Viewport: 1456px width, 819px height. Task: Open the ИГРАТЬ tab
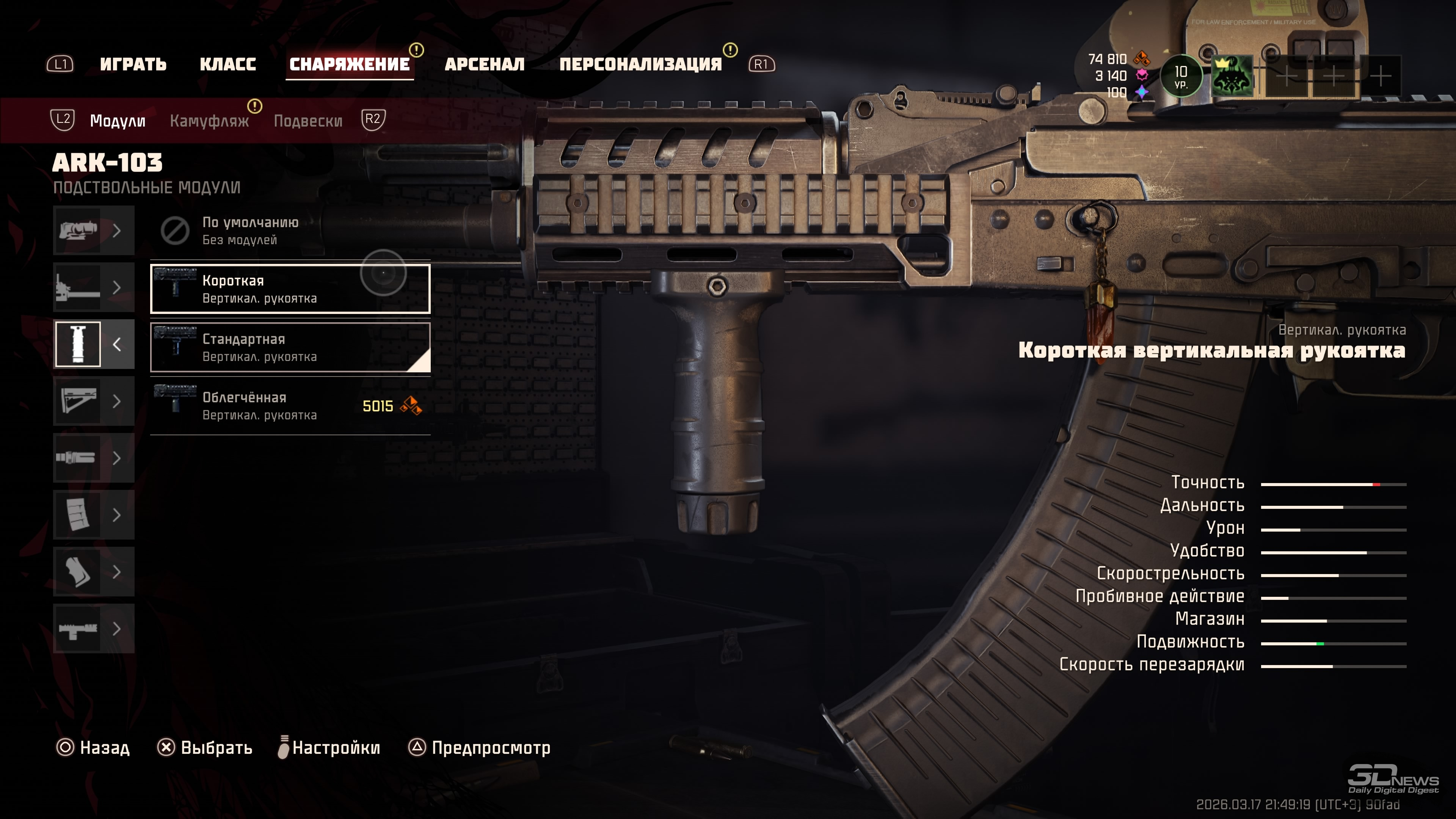tap(133, 64)
